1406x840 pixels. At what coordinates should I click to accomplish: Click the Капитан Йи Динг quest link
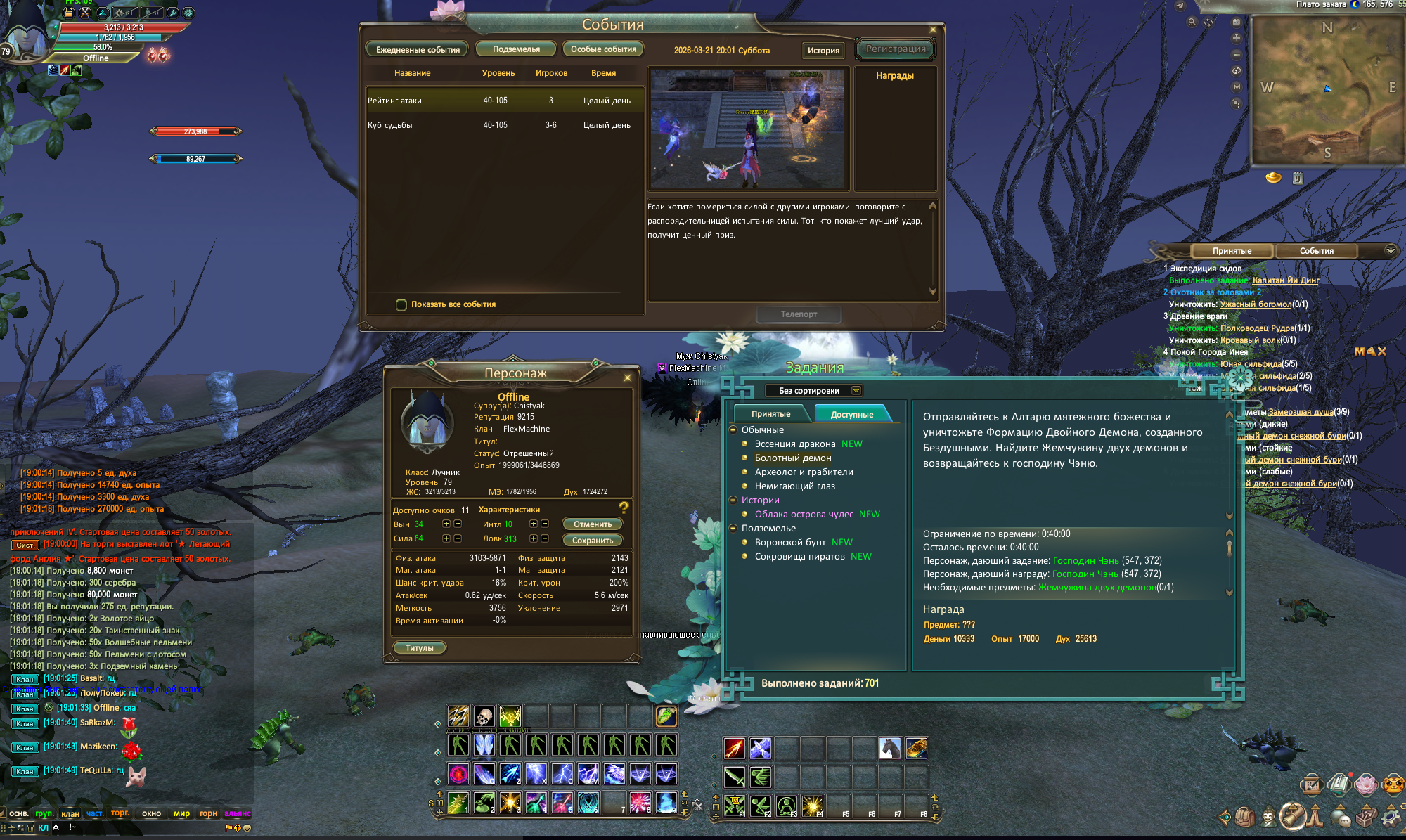click(x=1285, y=280)
